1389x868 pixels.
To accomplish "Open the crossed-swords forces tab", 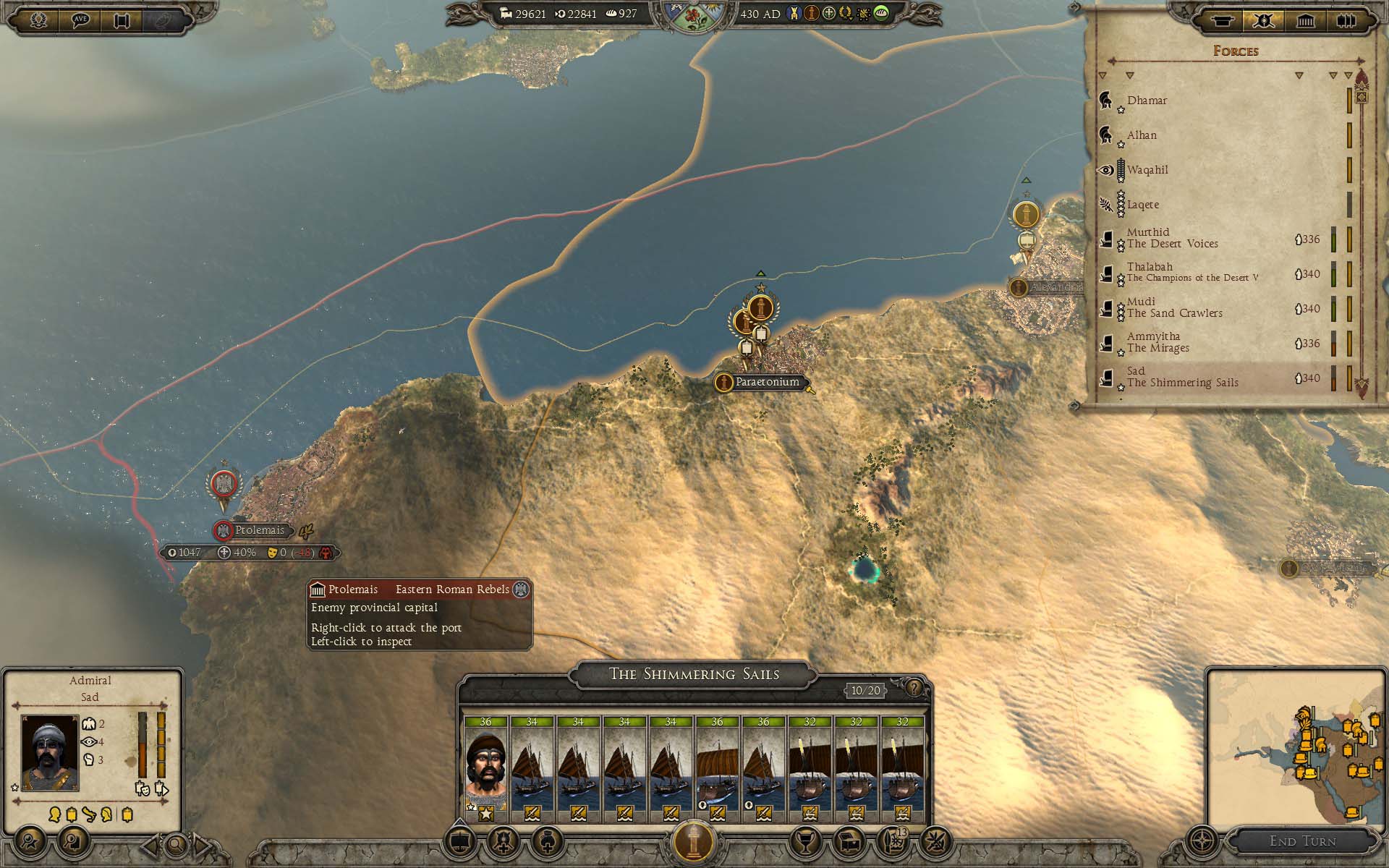I will point(1263,20).
